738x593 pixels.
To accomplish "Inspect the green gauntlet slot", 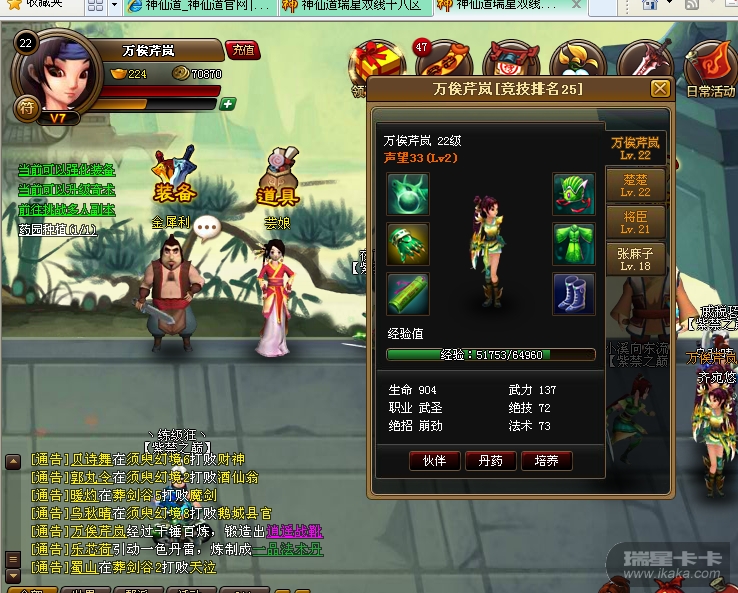I will pyautogui.click(x=408, y=244).
